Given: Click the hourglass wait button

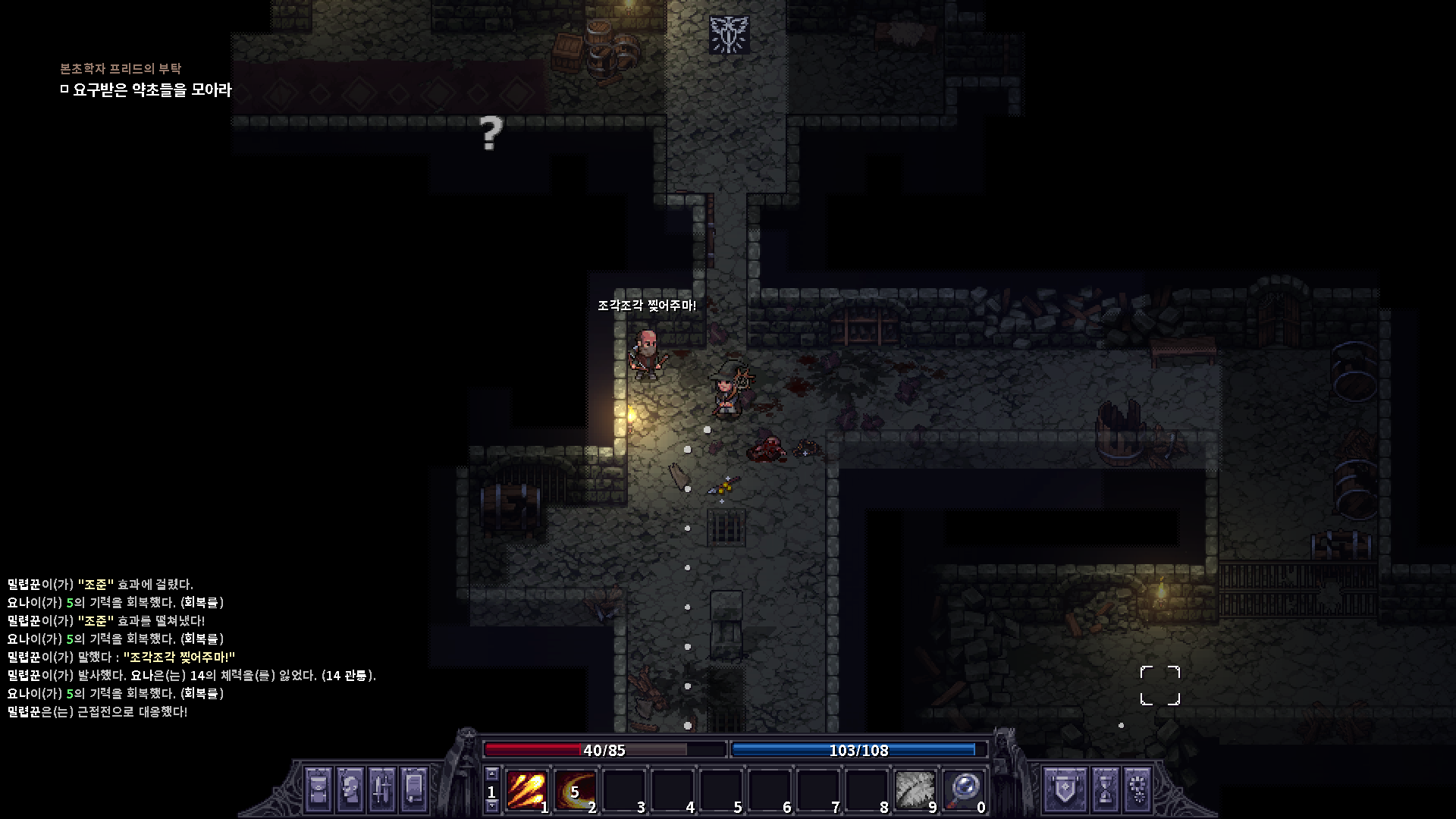Looking at the screenshot, I should coord(1106,789).
